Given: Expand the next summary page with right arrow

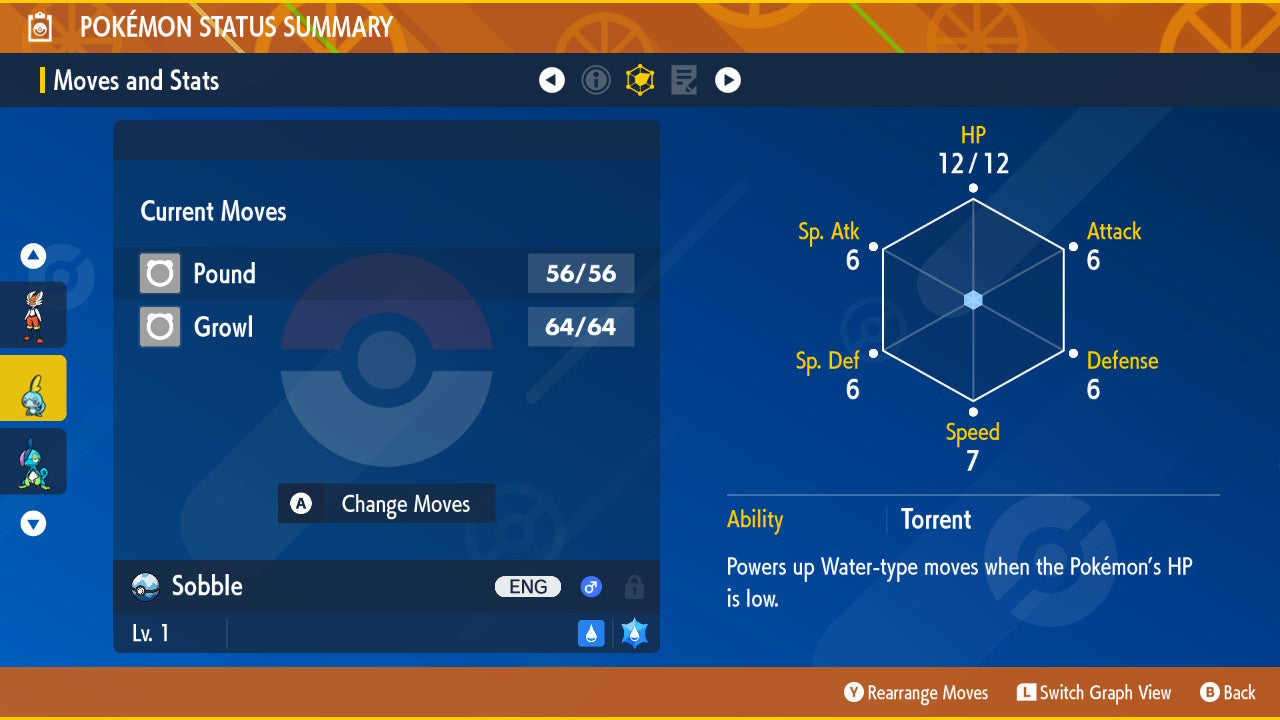Looking at the screenshot, I should point(727,80).
